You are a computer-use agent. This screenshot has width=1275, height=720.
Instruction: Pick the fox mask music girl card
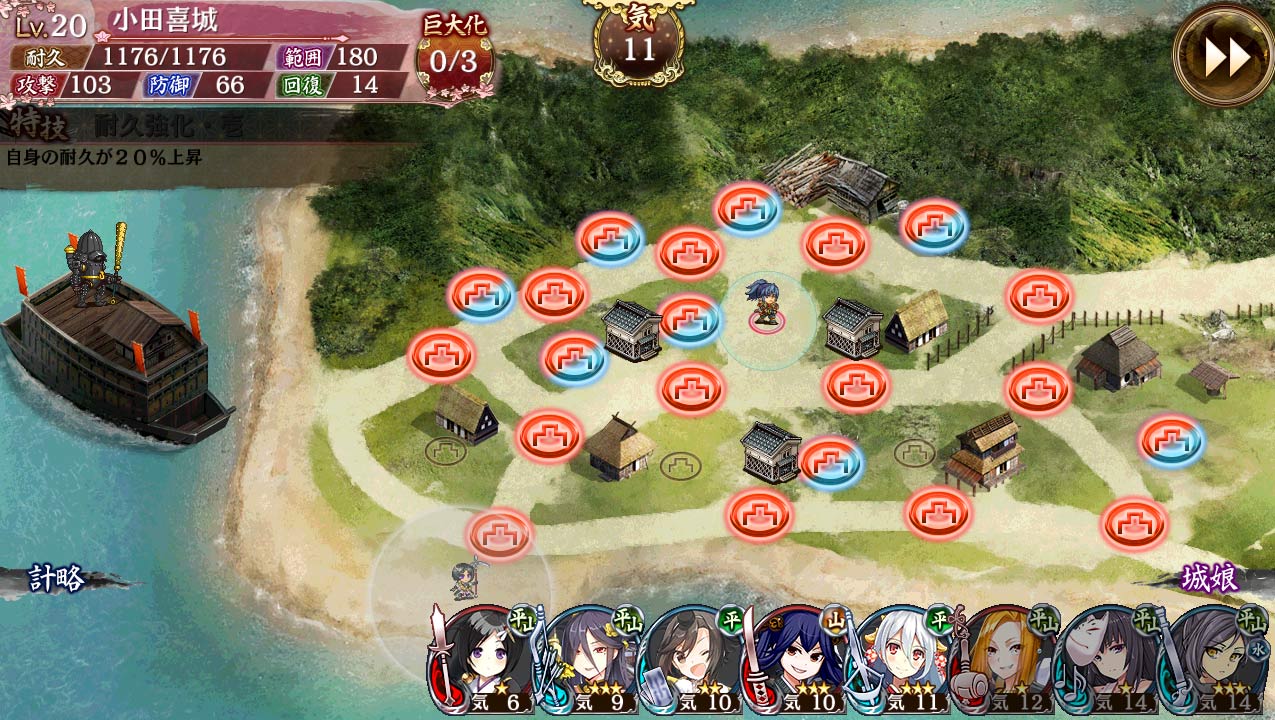[1108, 660]
